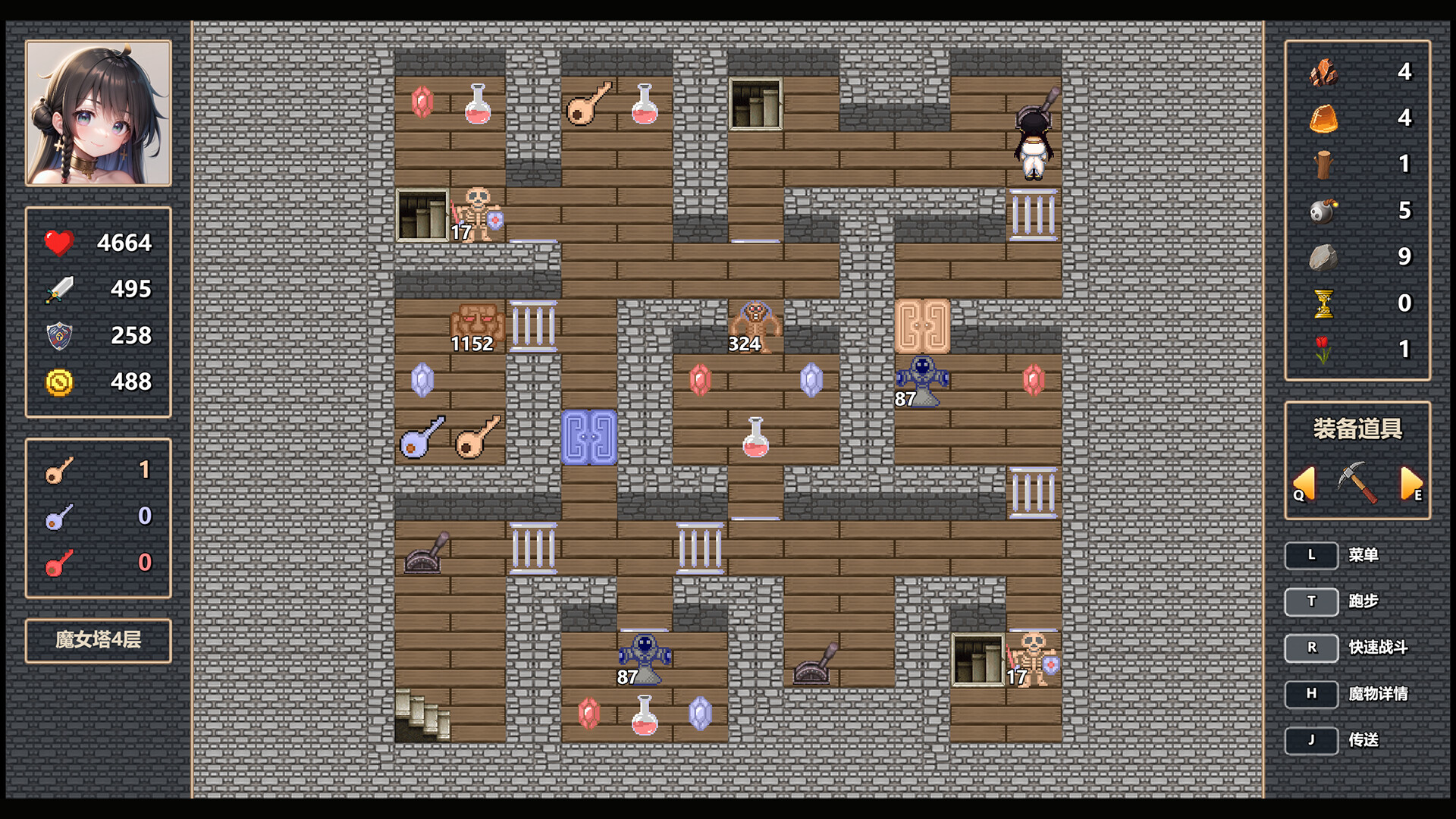Enable quick battle via R 快速战斗

(x=1311, y=648)
